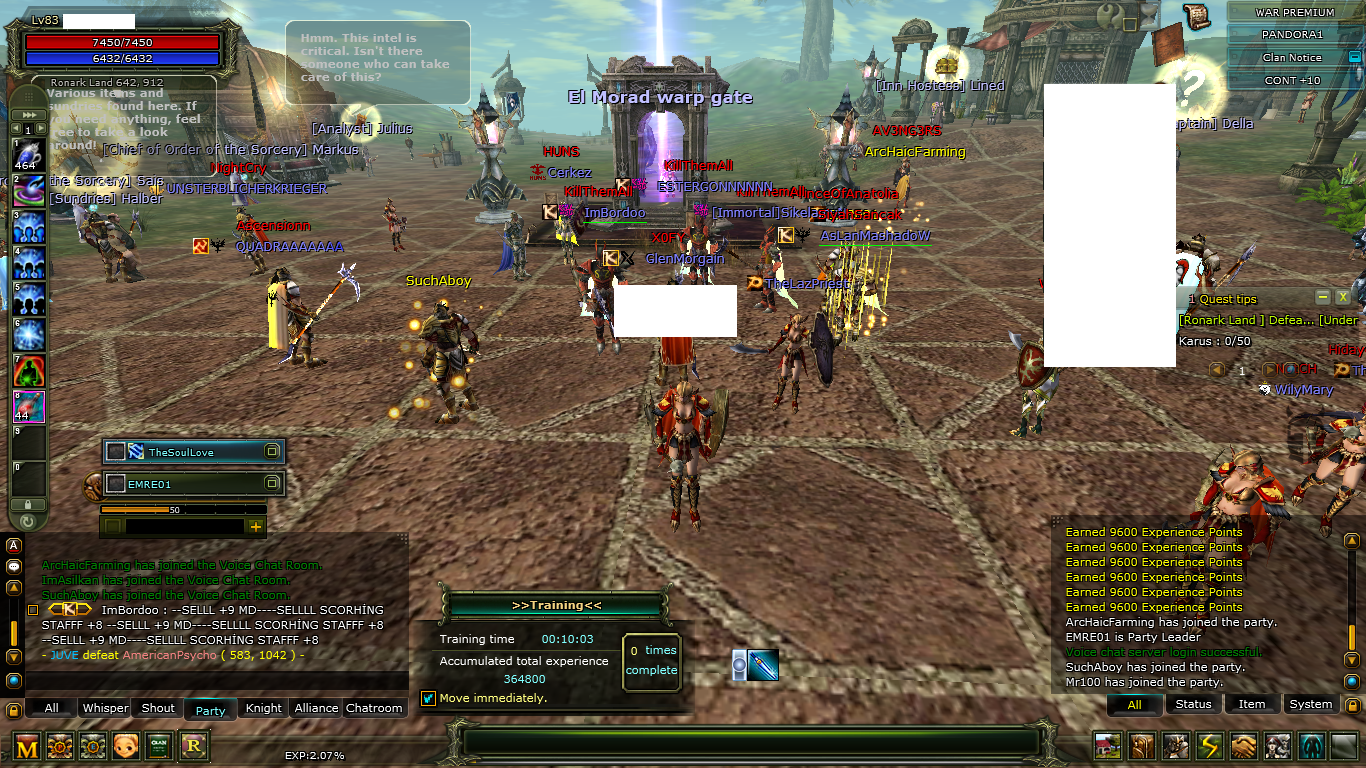Toggle the padlock beside the System tab

(1353, 704)
